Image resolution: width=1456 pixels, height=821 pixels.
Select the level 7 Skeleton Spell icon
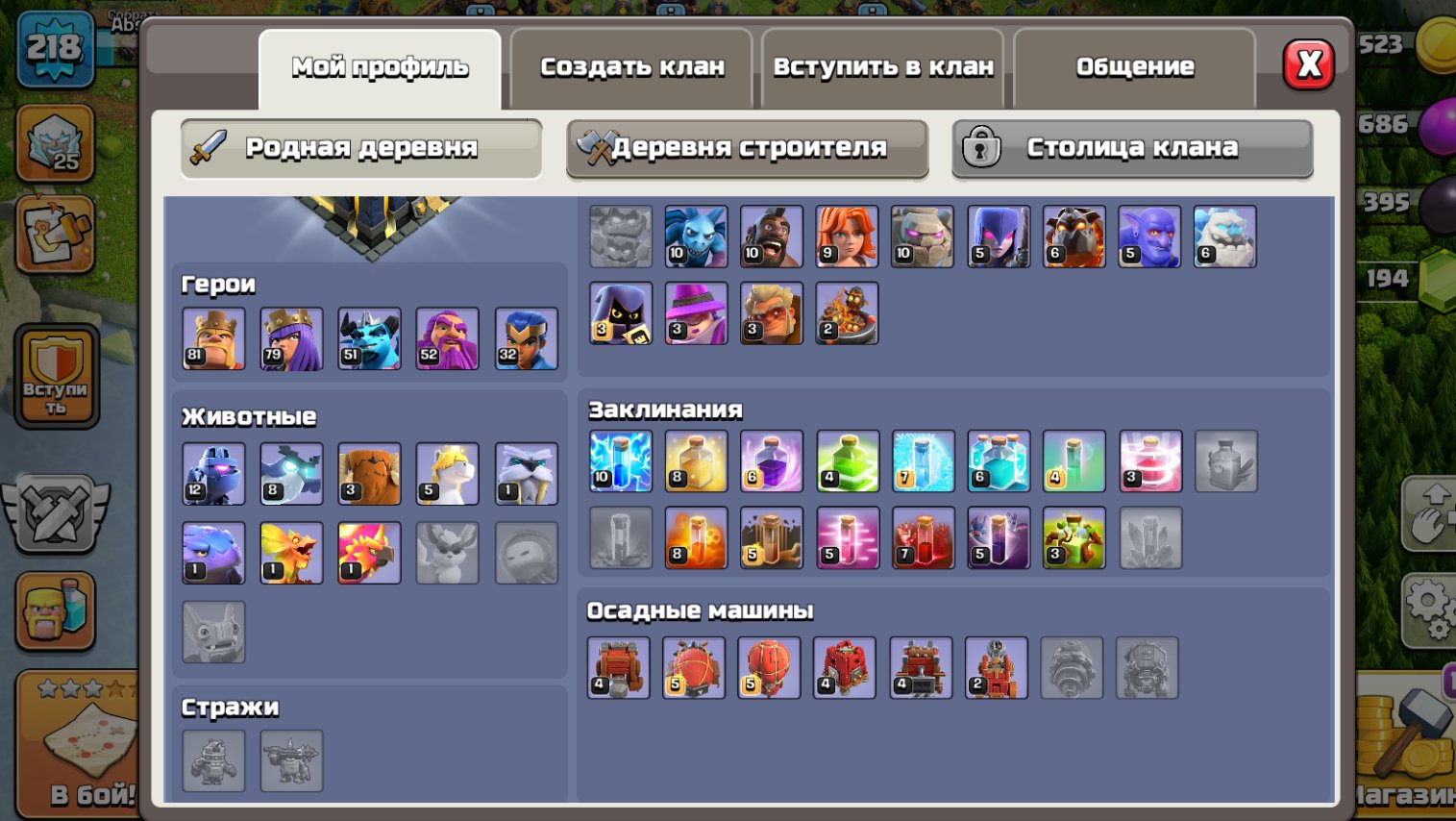923,538
